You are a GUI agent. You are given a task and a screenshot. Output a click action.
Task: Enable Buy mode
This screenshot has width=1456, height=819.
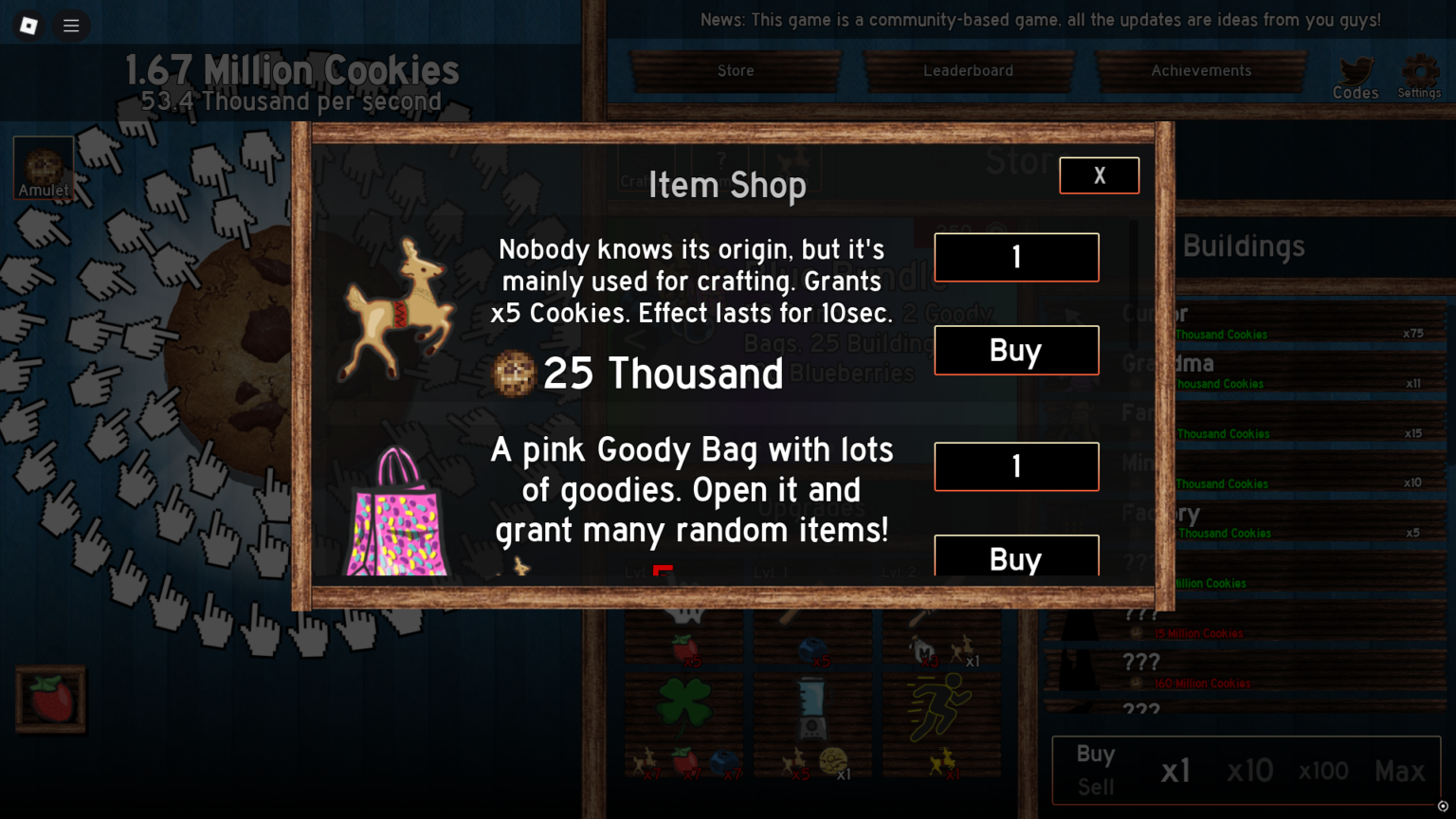pyautogui.click(x=1095, y=755)
